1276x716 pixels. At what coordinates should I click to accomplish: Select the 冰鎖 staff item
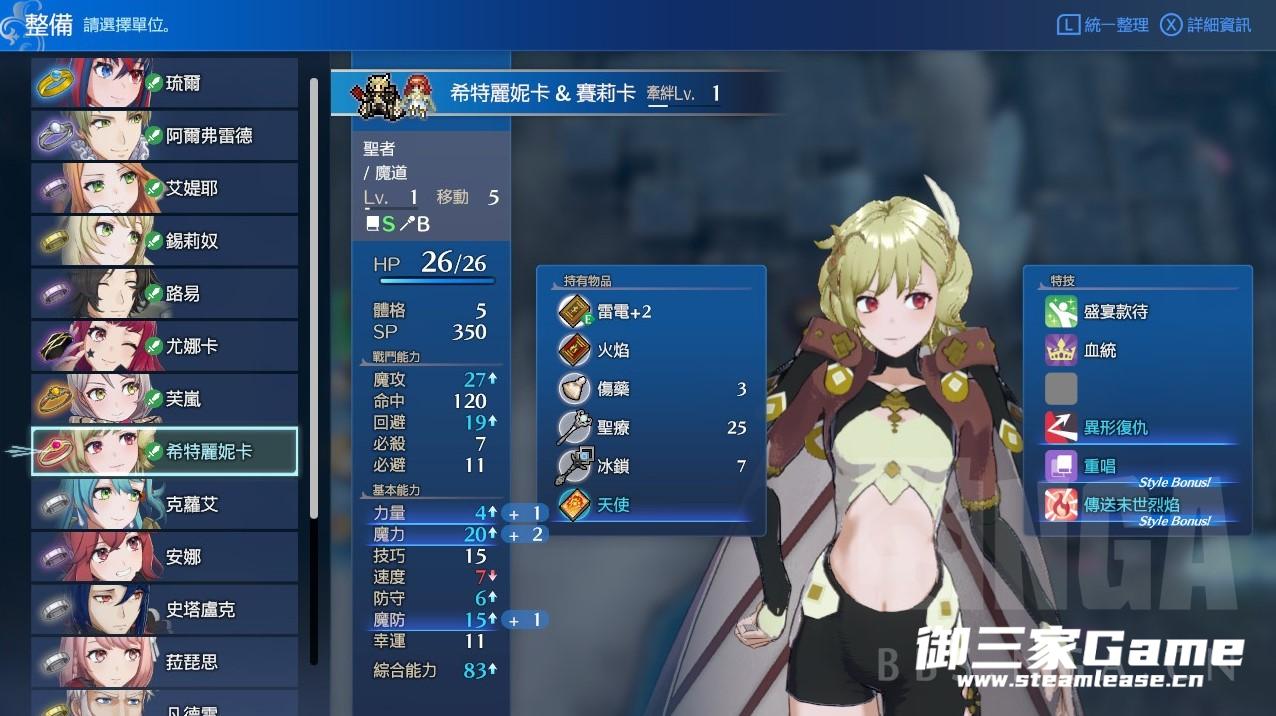pos(651,466)
